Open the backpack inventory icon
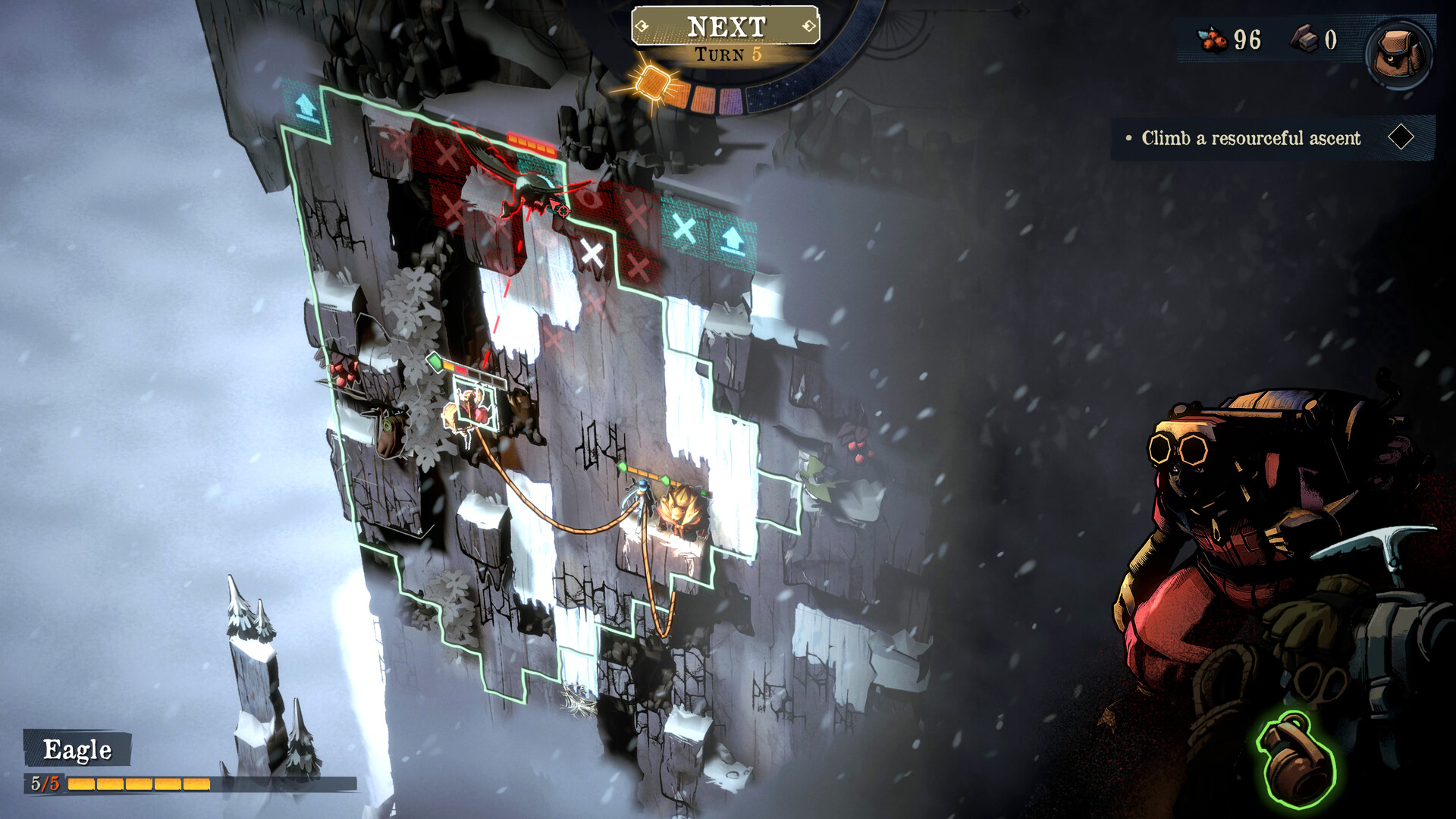1456x819 pixels. click(x=1398, y=48)
